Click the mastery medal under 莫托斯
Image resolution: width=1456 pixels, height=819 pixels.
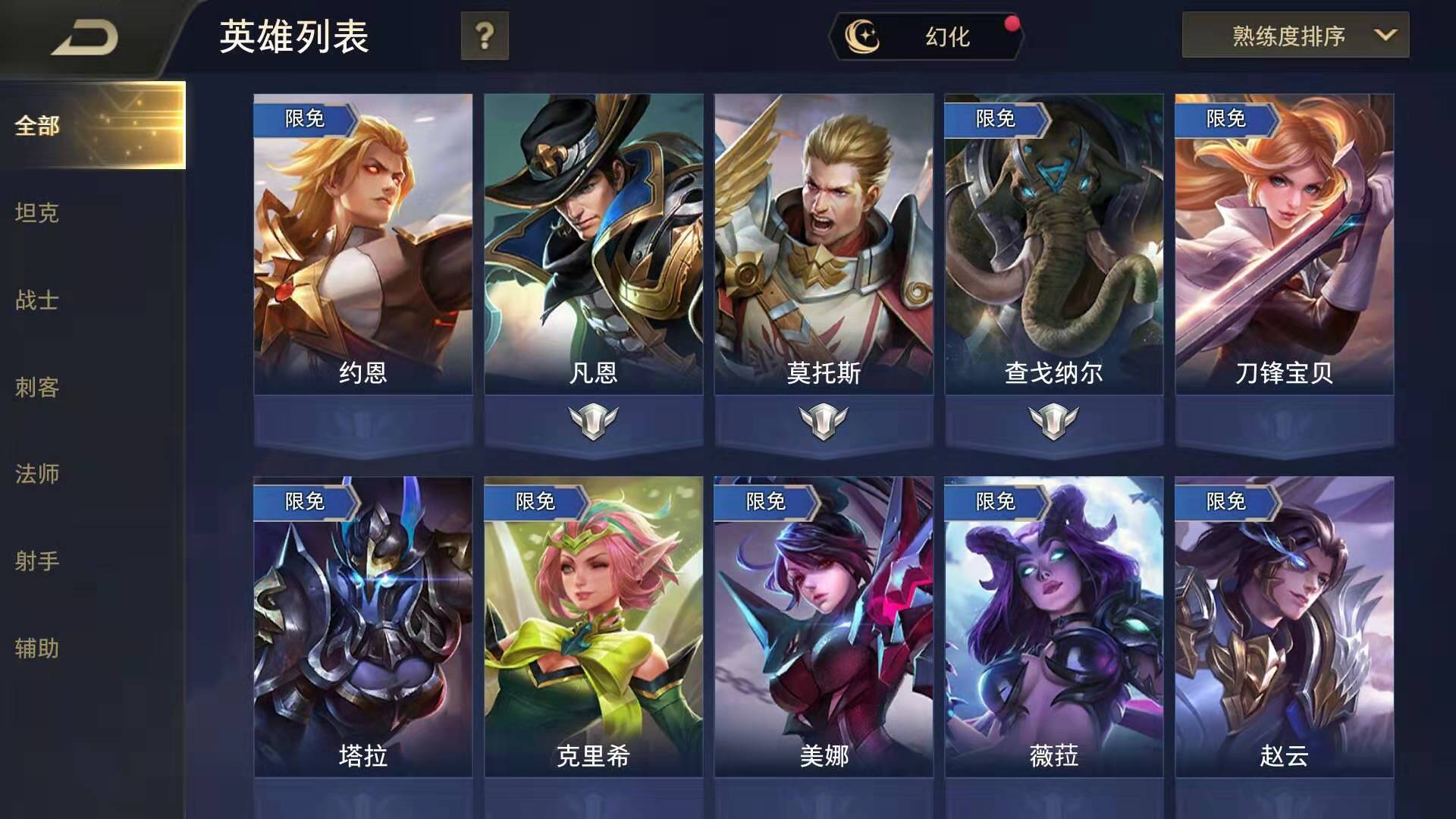pos(824,420)
